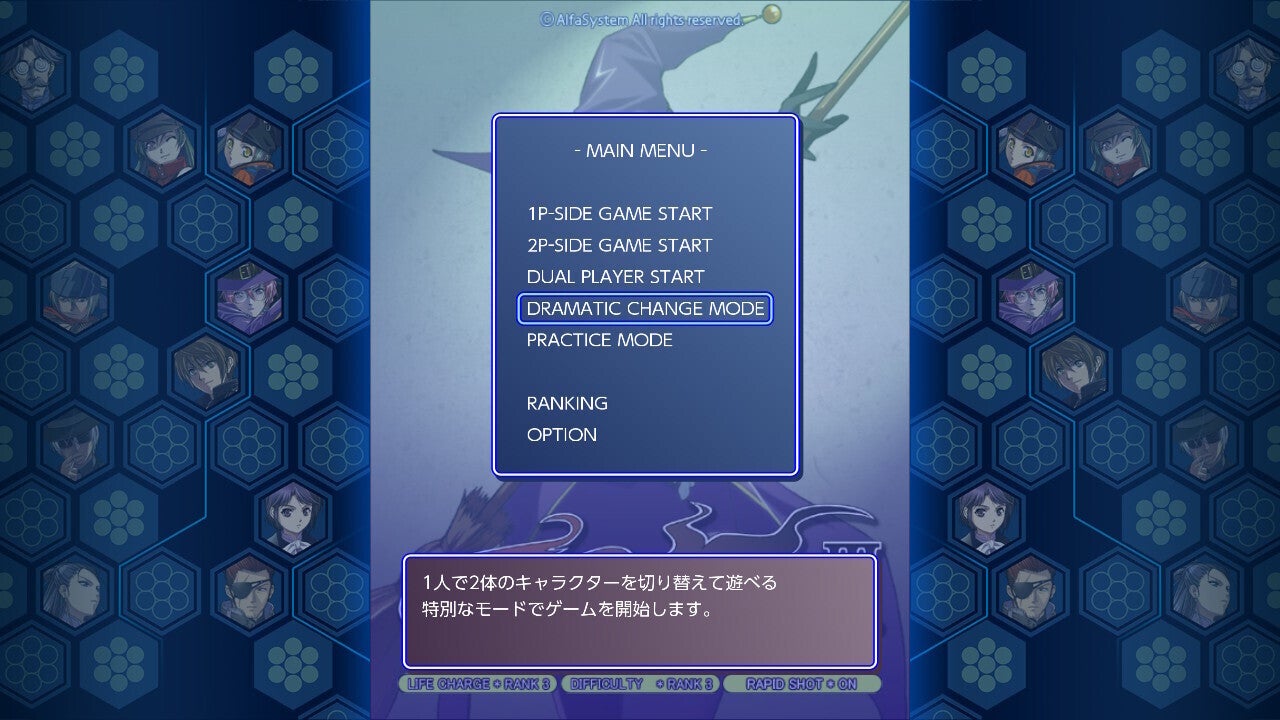Enter PRACTICE MODE
Screen dimensions: 1280x720
599,340
